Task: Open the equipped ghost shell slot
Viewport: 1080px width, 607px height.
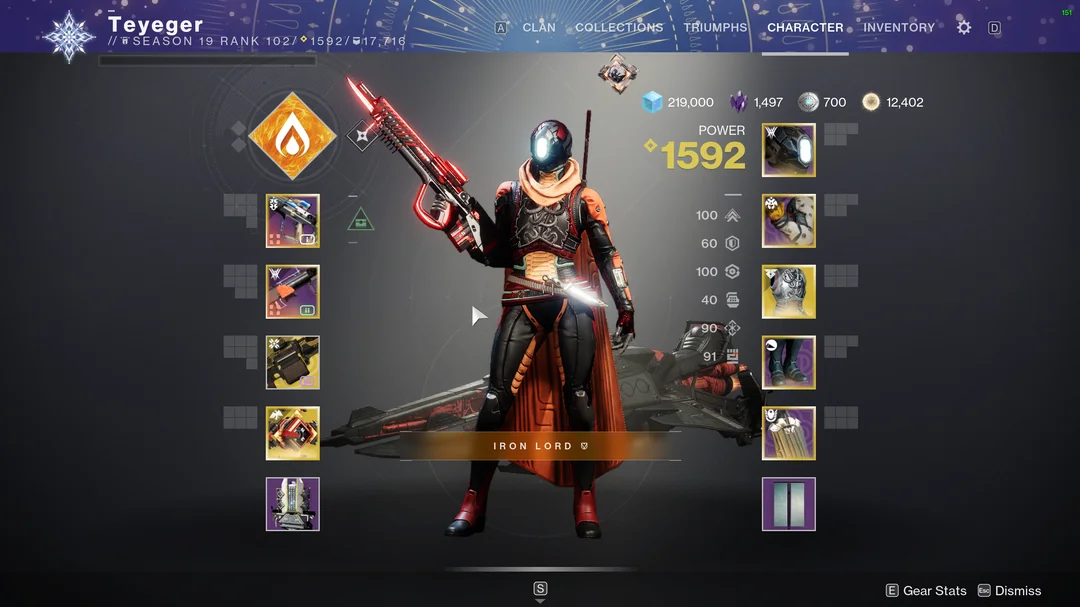Action: point(293,433)
